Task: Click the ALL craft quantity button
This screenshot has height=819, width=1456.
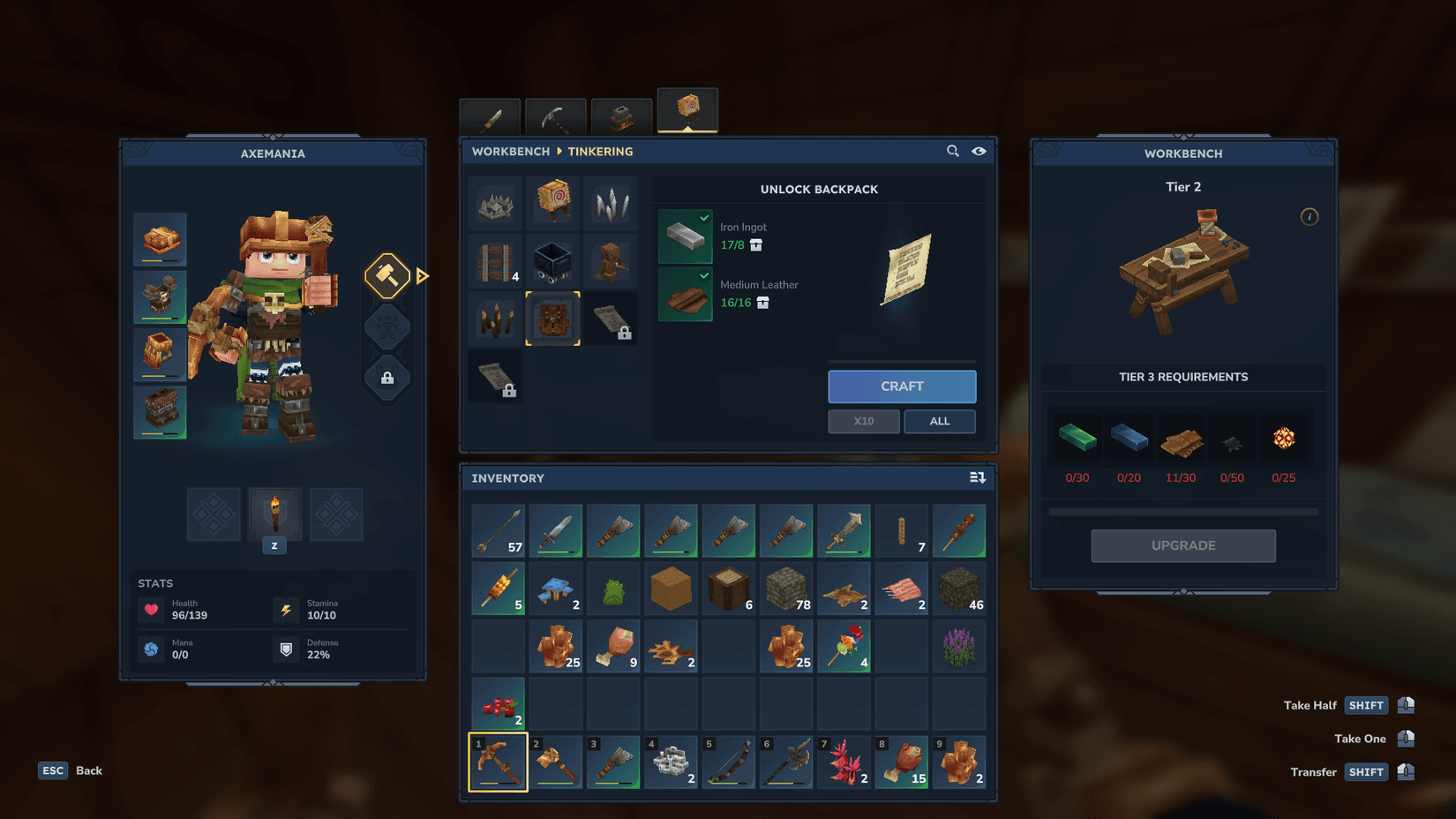Action: (939, 421)
